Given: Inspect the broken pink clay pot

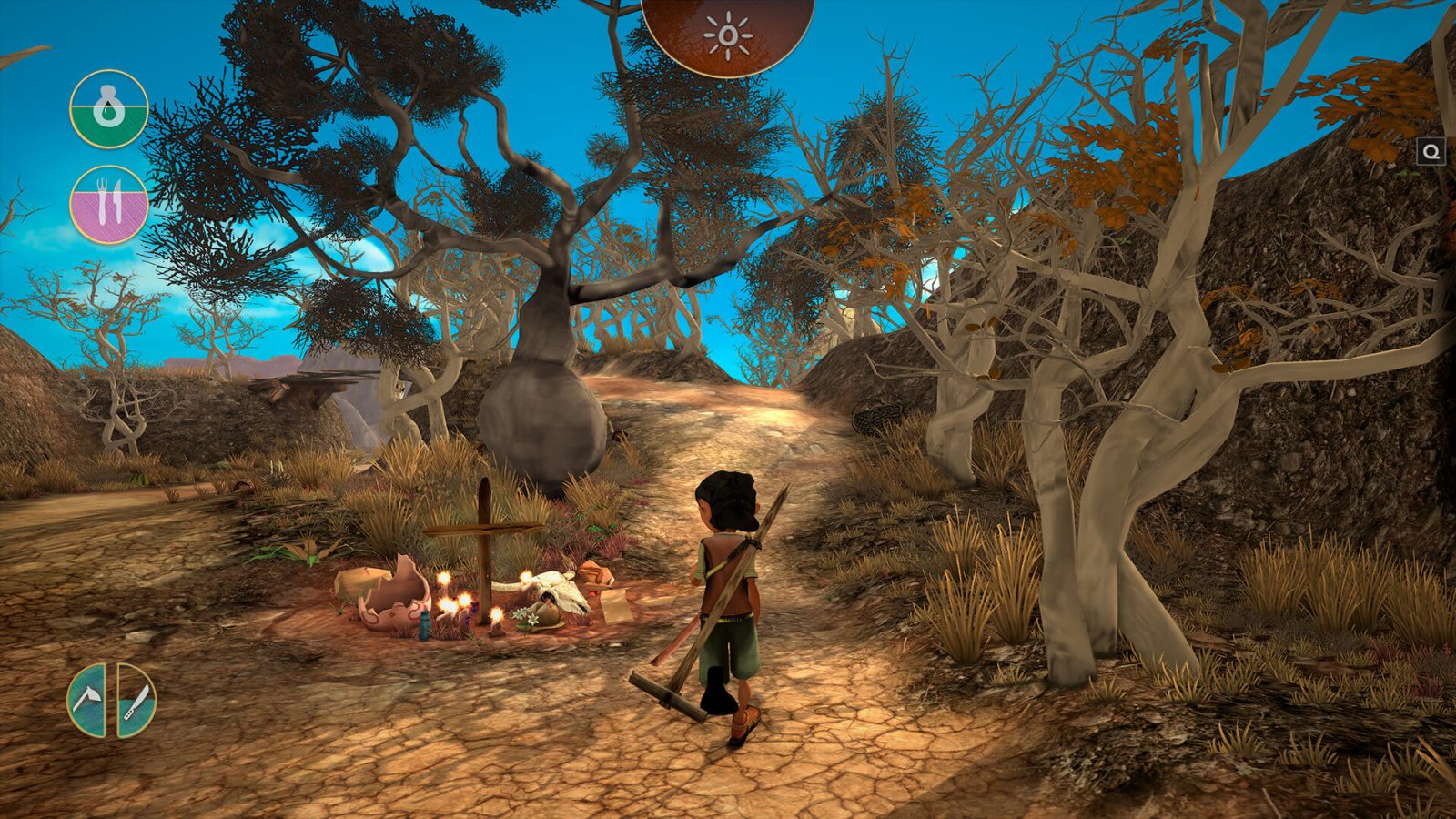Looking at the screenshot, I should (x=392, y=595).
